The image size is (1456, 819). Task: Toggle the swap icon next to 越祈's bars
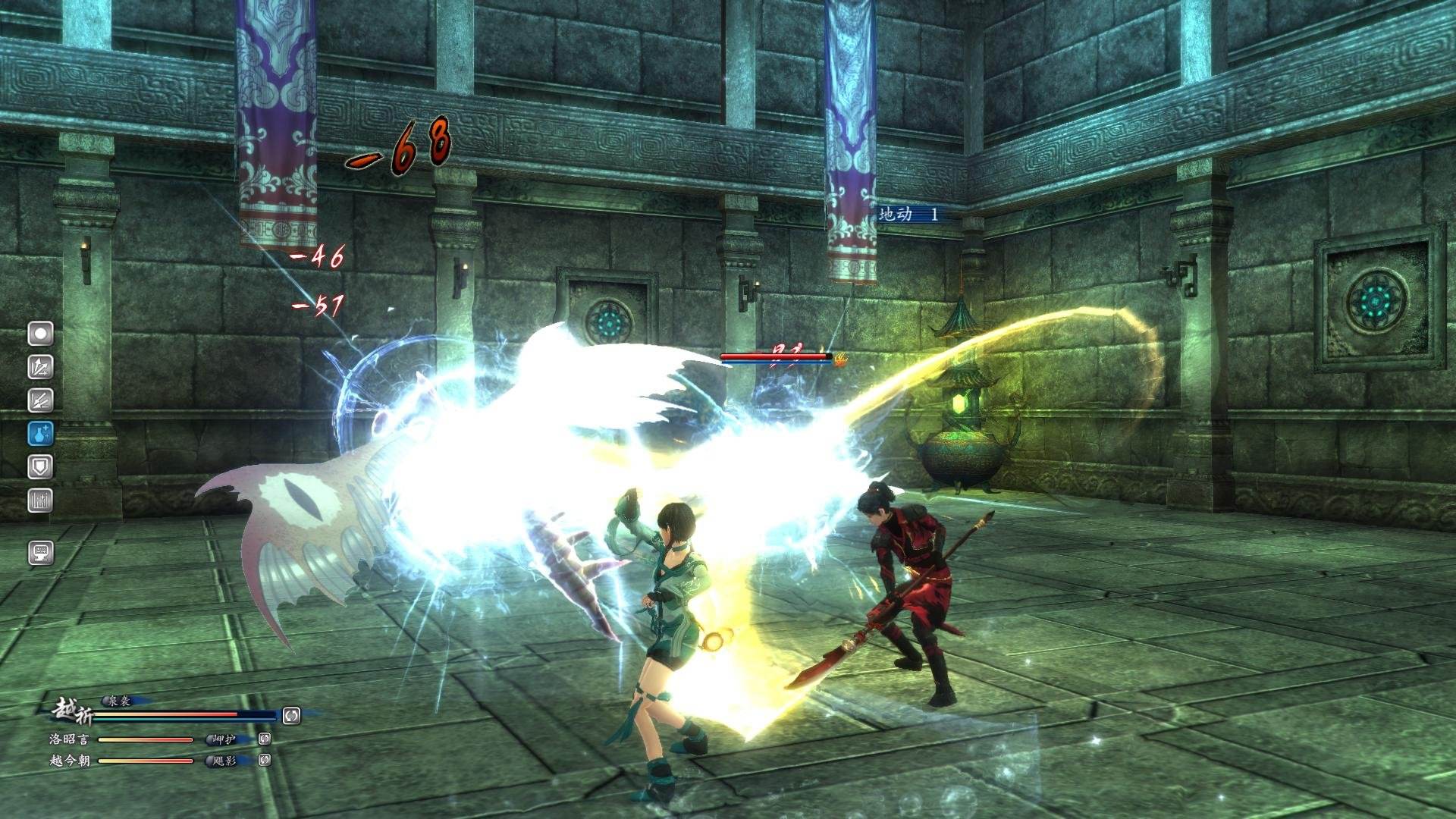click(291, 716)
